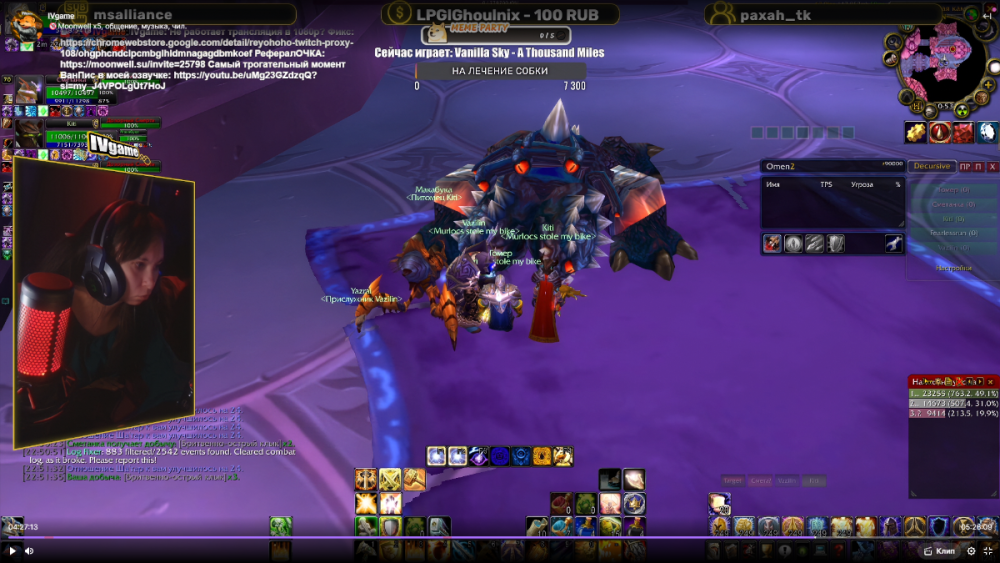Screen dimensions: 1000x563
Task: Close the Decursive panel with X
Action: click(x=991, y=166)
